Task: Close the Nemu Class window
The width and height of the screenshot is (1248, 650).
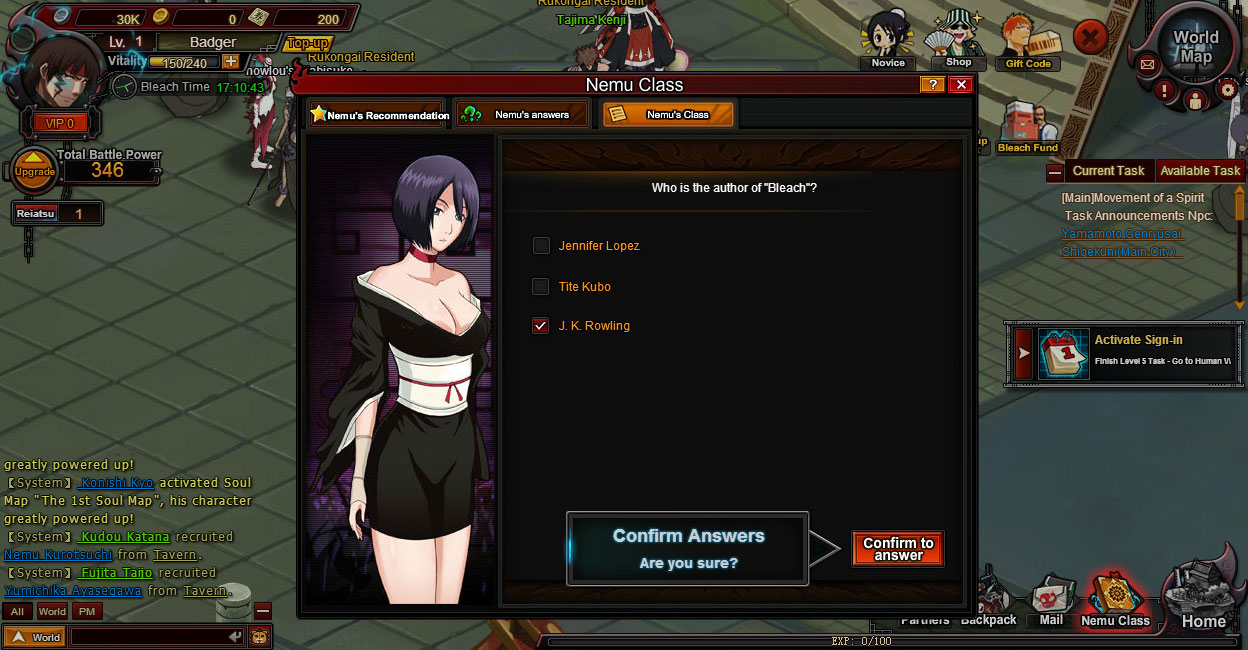Action: click(961, 85)
